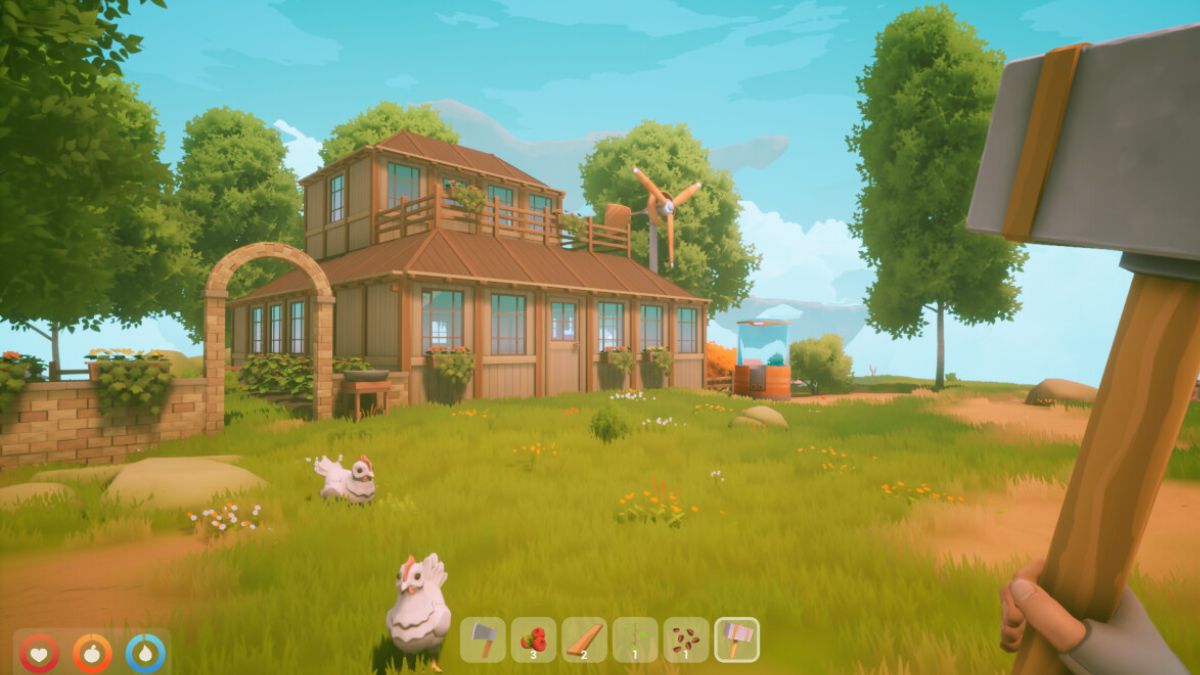Viewport: 1200px width, 675px height.
Task: Choose the red tomatoes in the hotbar
Action: pyautogui.click(x=534, y=639)
